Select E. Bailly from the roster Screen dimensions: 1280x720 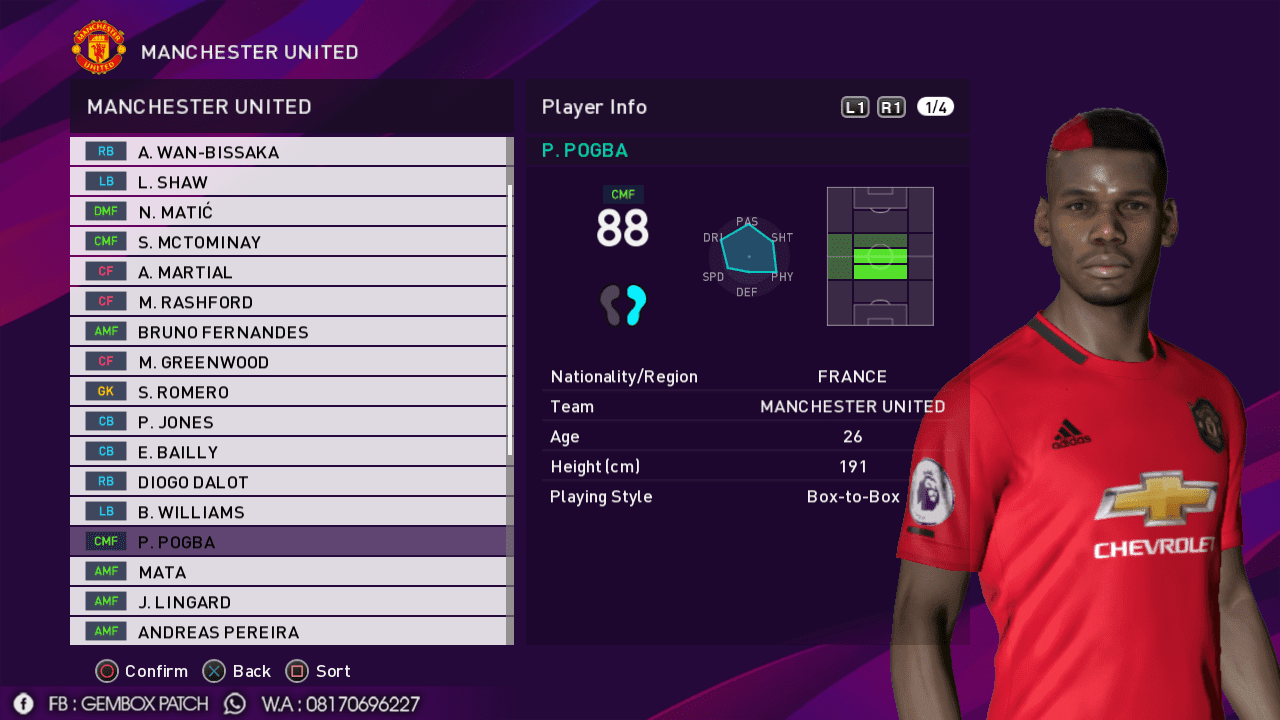(290, 452)
